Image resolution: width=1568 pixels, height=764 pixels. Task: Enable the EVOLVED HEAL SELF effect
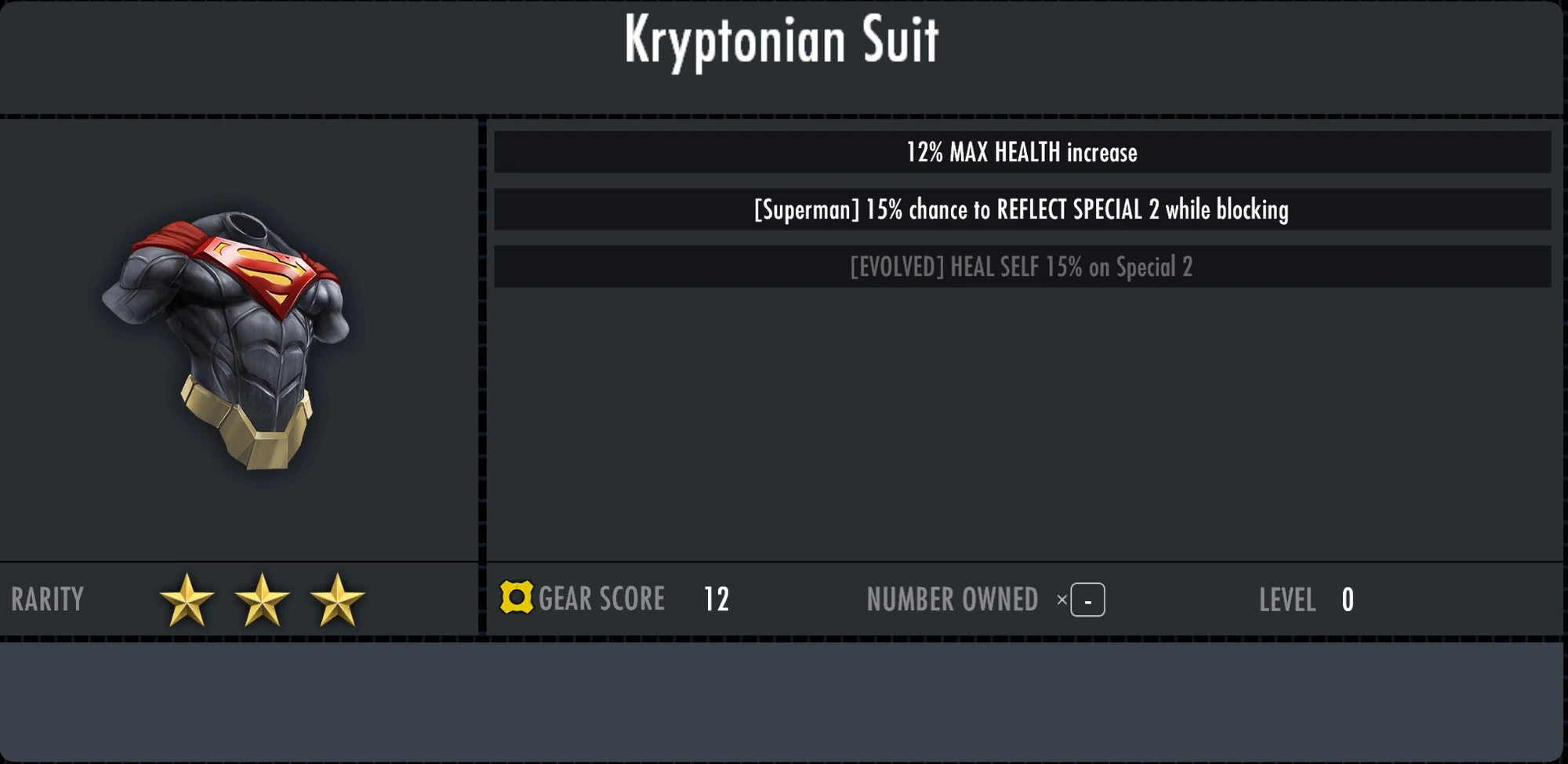pyautogui.click(x=1022, y=266)
